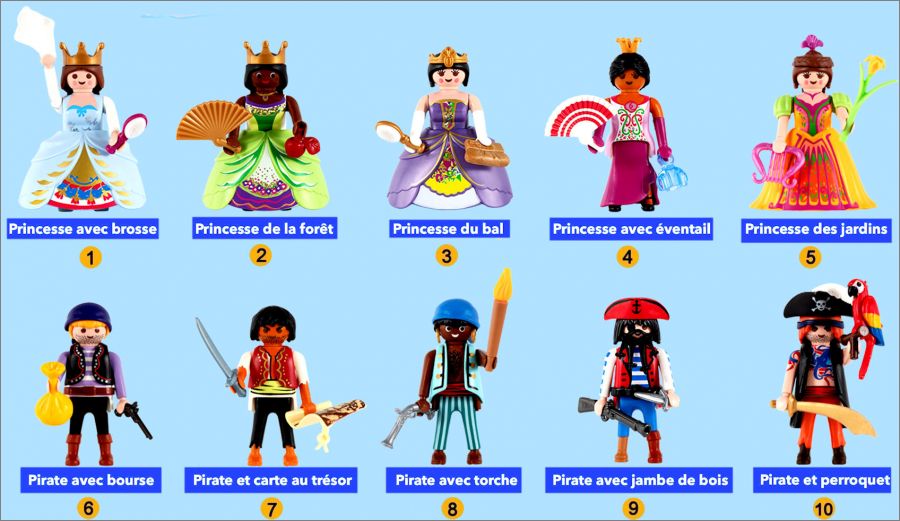The height and width of the screenshot is (521, 900).
Task: Click the Princesse du bal label
Action: pyautogui.click(x=449, y=229)
